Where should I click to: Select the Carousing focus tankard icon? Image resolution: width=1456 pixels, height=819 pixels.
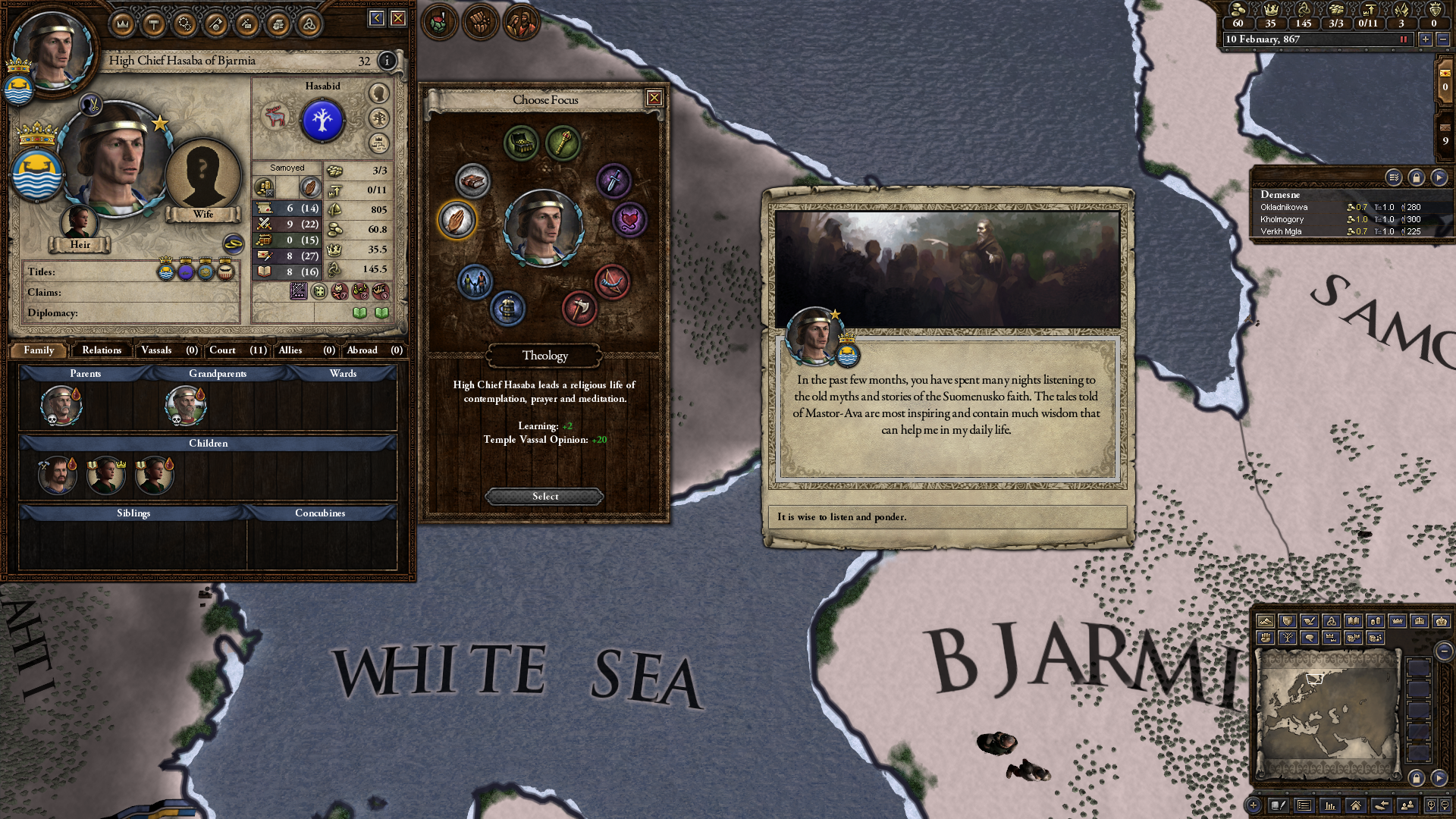[x=507, y=309]
